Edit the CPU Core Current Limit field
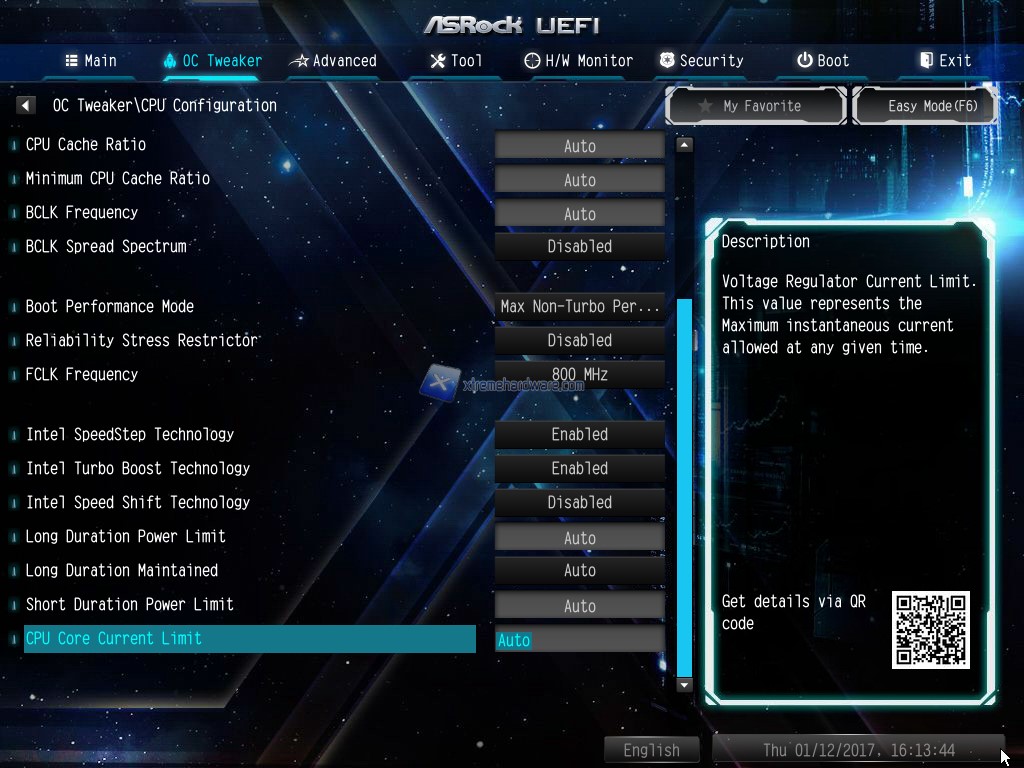This screenshot has width=1024, height=768. click(x=580, y=640)
